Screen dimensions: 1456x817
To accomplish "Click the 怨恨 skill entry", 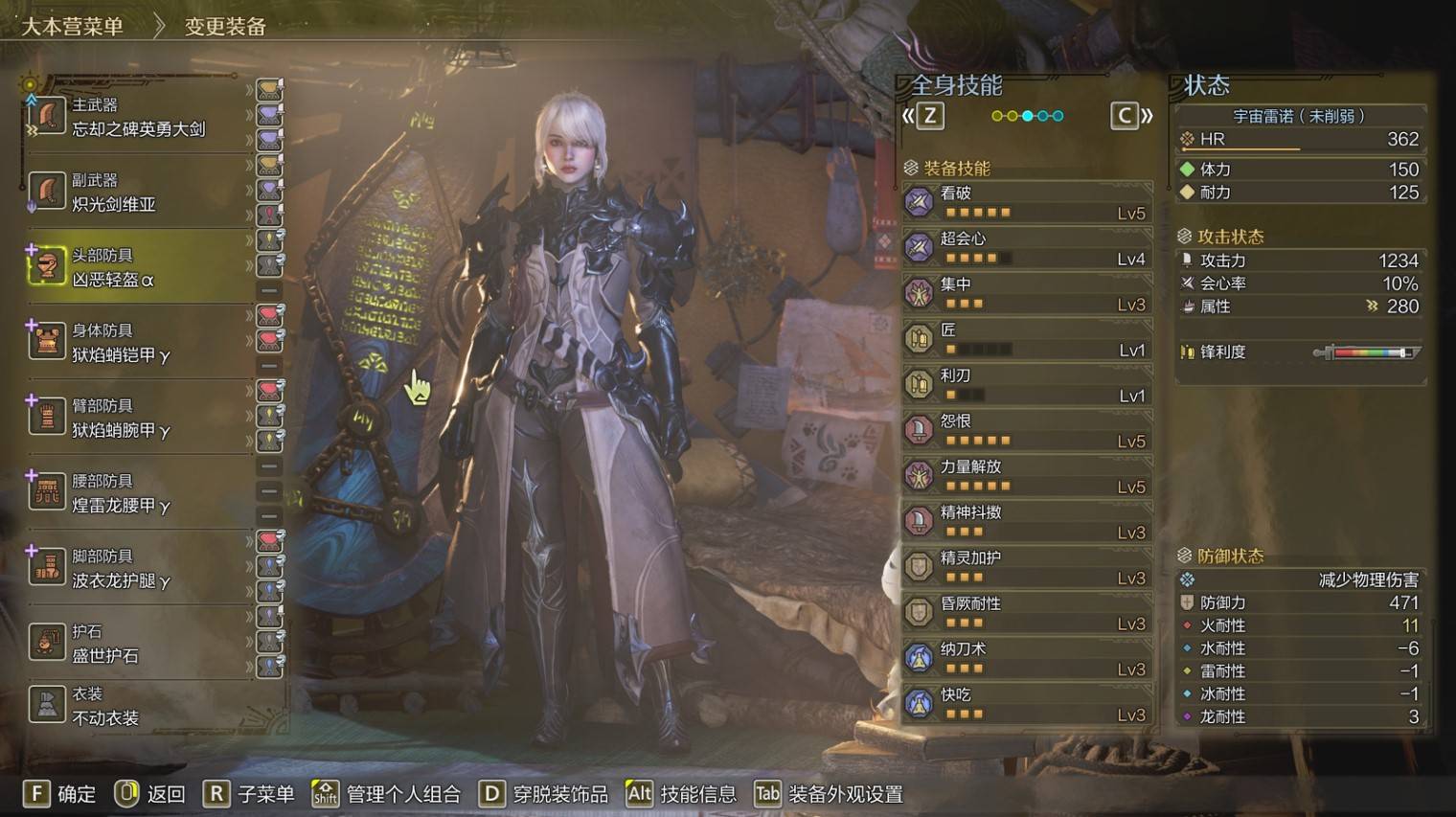I will click(x=1027, y=430).
